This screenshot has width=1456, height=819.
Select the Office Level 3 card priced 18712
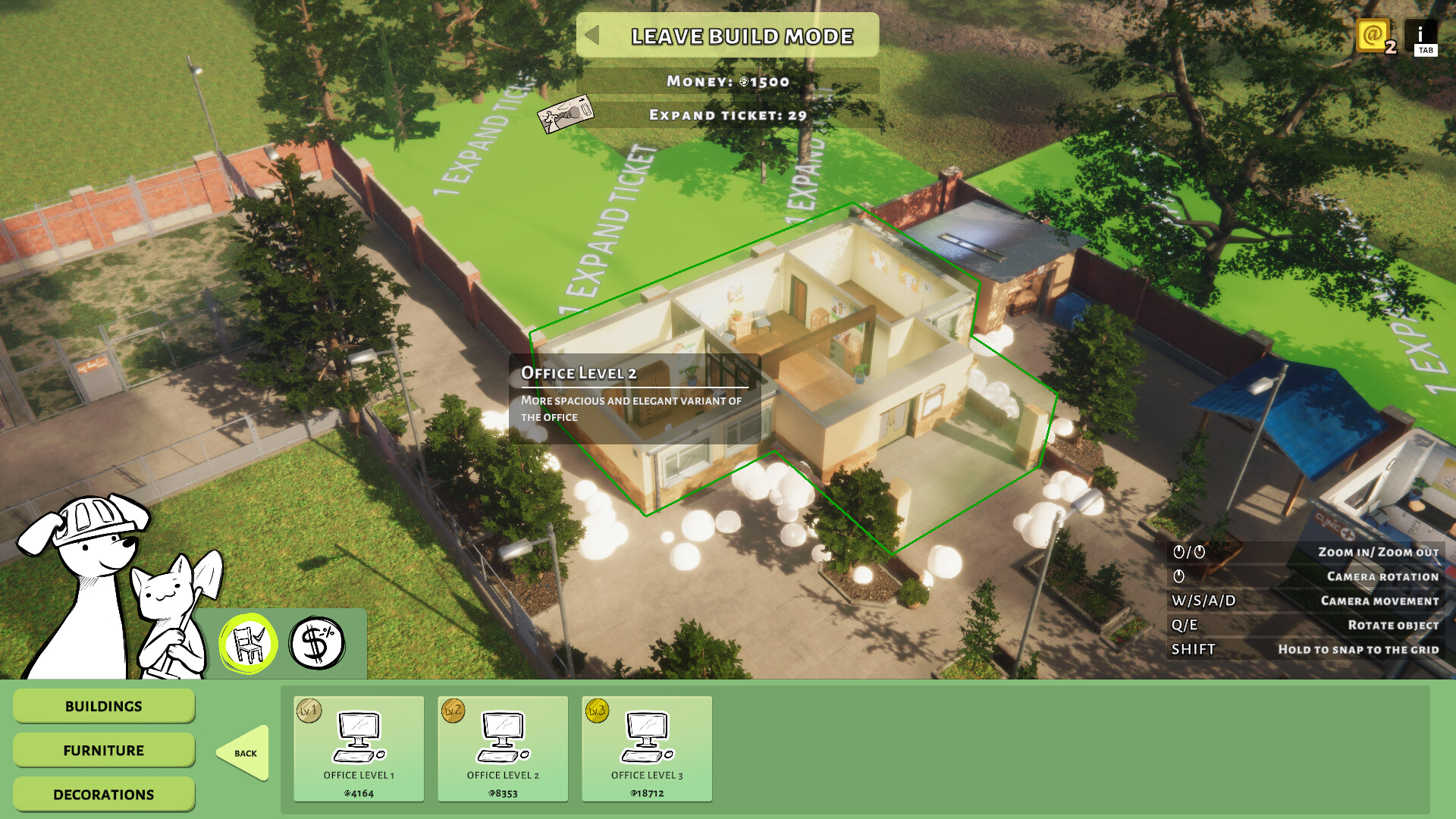(x=647, y=749)
